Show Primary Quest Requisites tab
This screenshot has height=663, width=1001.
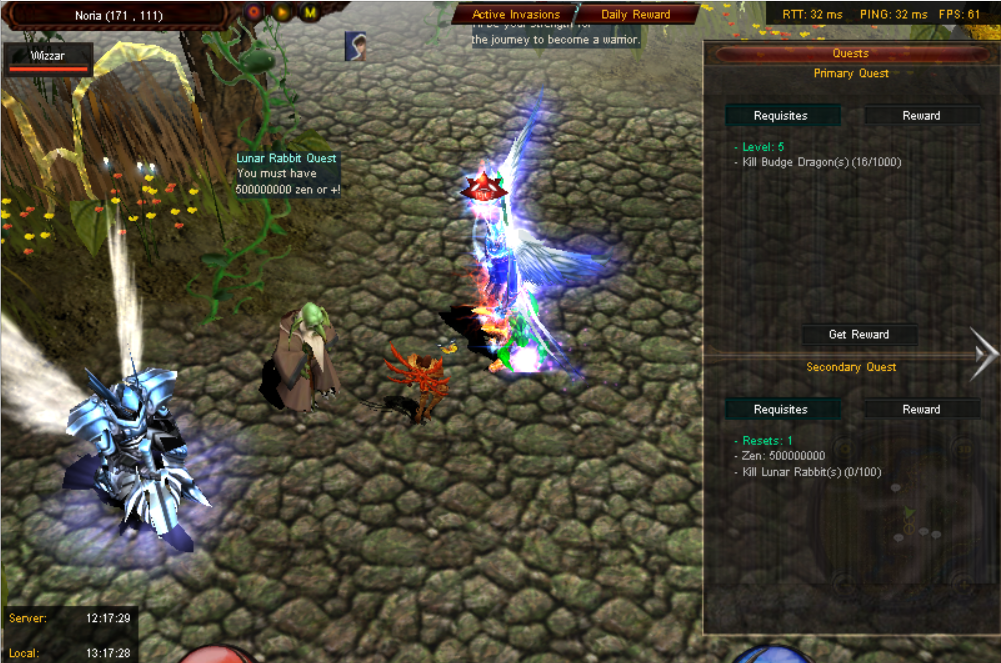(x=780, y=116)
